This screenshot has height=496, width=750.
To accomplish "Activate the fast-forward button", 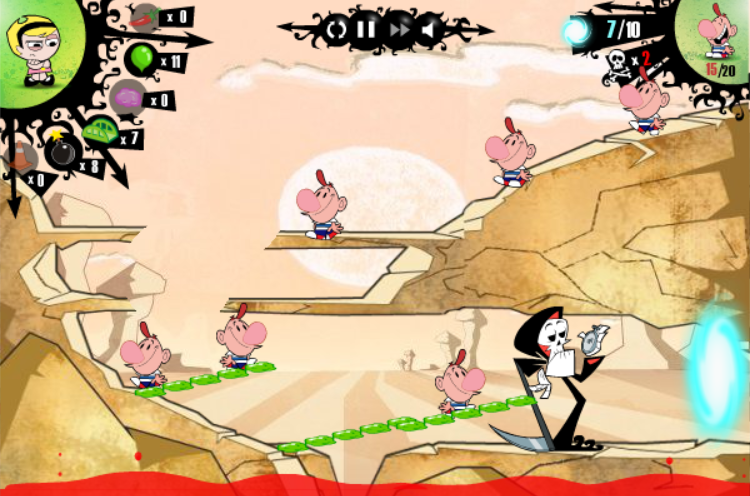I will point(399,30).
